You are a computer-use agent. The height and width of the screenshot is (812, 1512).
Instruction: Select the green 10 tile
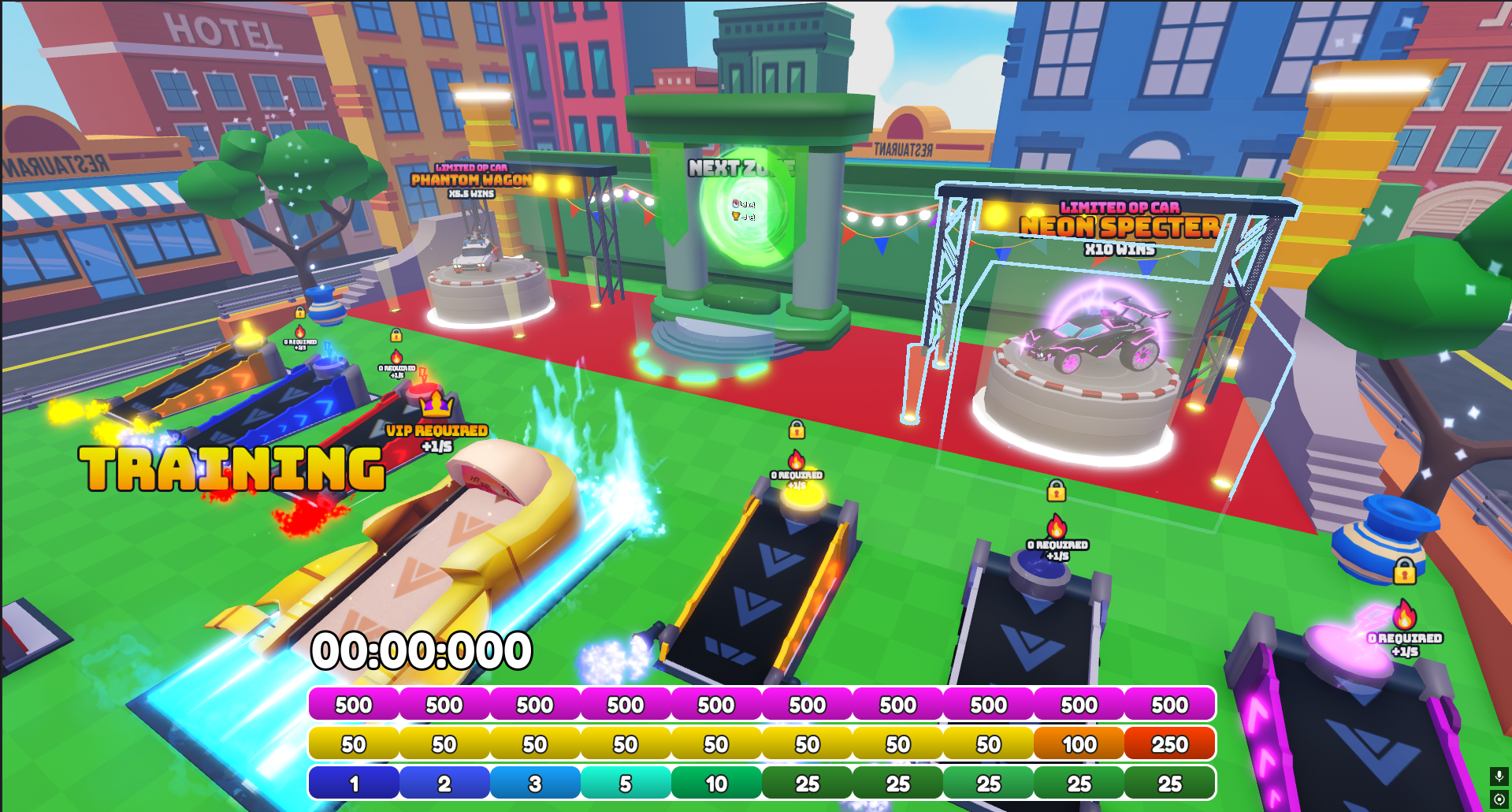pos(716,784)
